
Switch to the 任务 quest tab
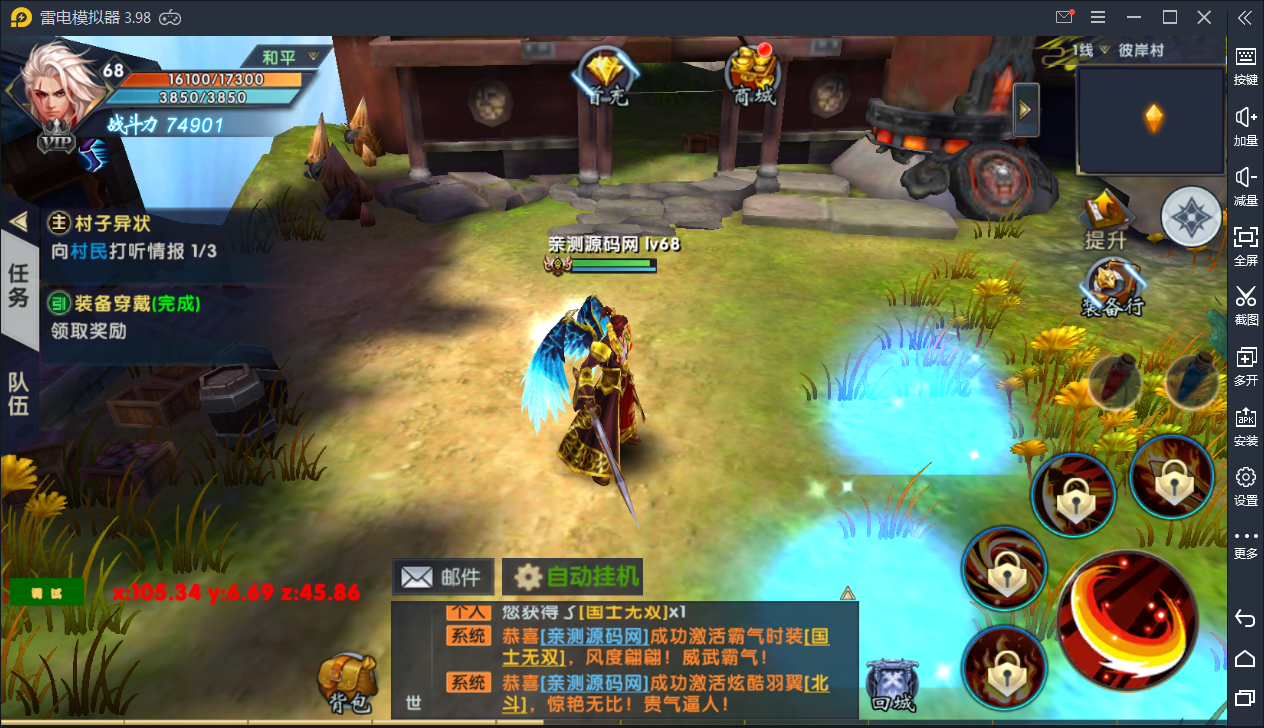(19, 285)
